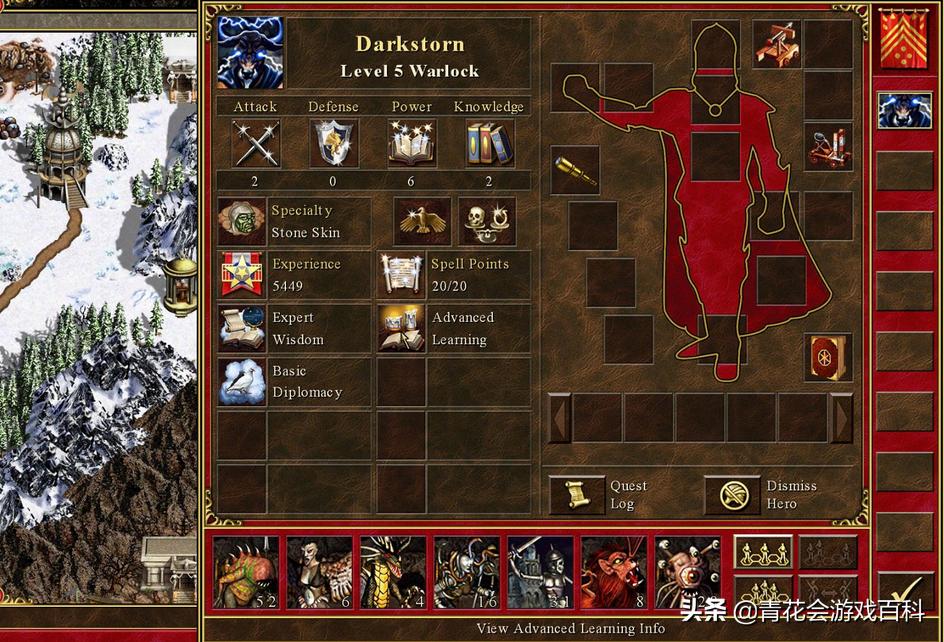Viewport: 944px width, 642px height.
Task: Open the red spellbook
Action: coord(828,357)
